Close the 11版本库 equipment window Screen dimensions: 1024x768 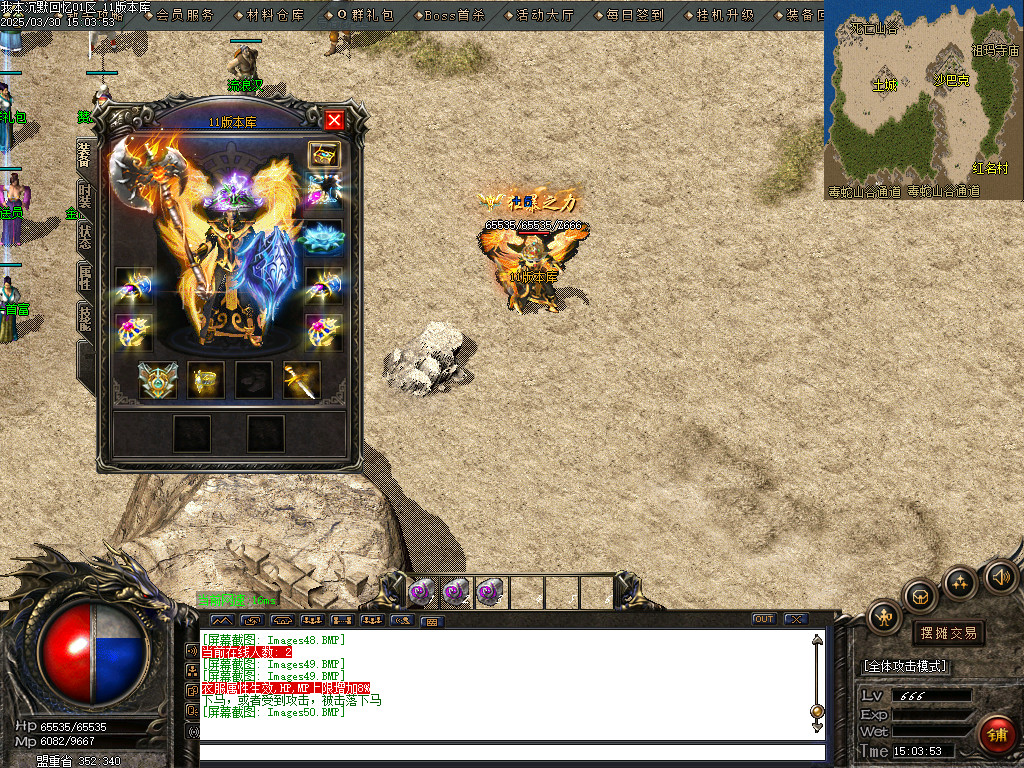[334, 120]
